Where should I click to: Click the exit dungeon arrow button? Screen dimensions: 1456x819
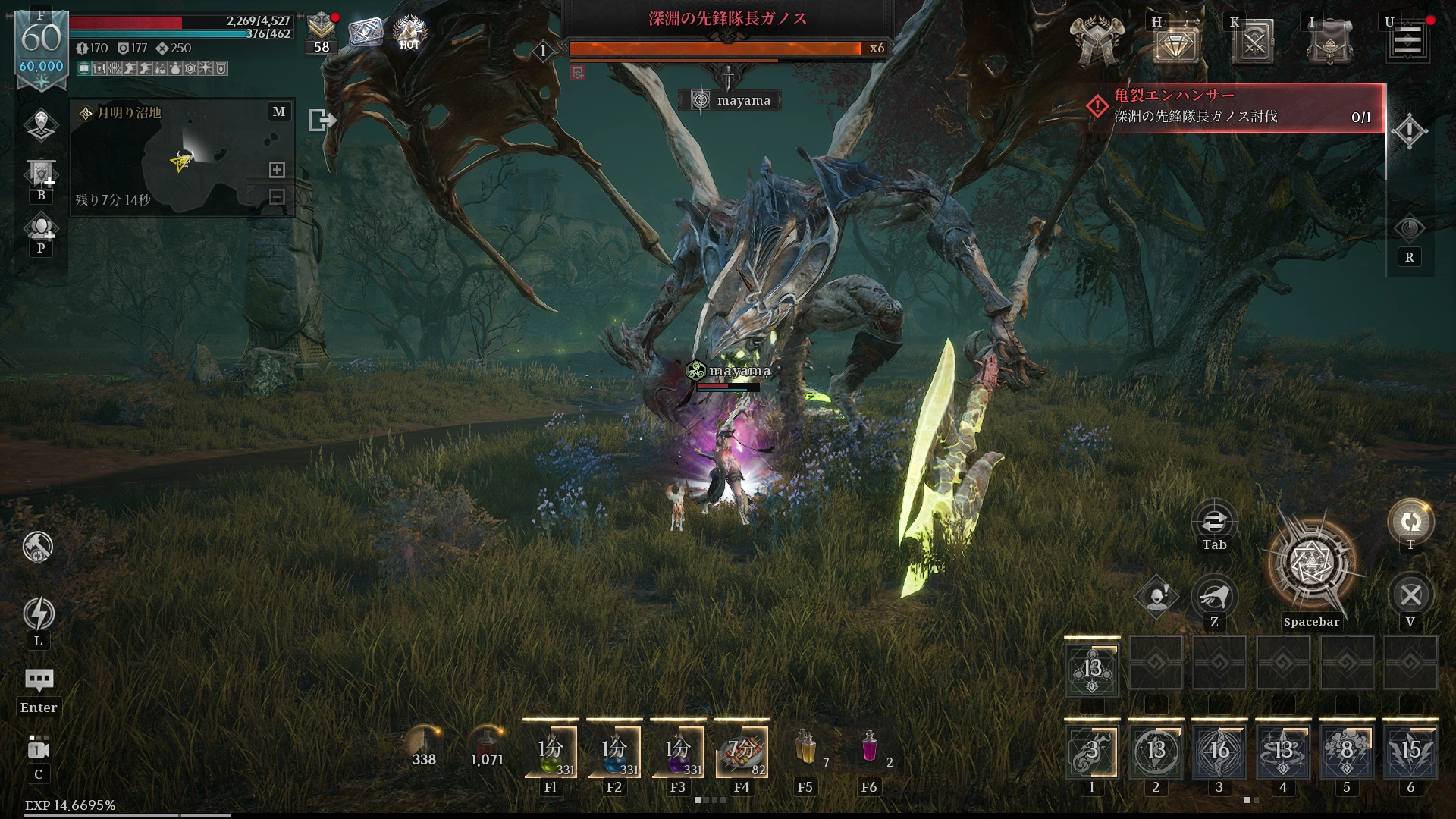coord(322,120)
